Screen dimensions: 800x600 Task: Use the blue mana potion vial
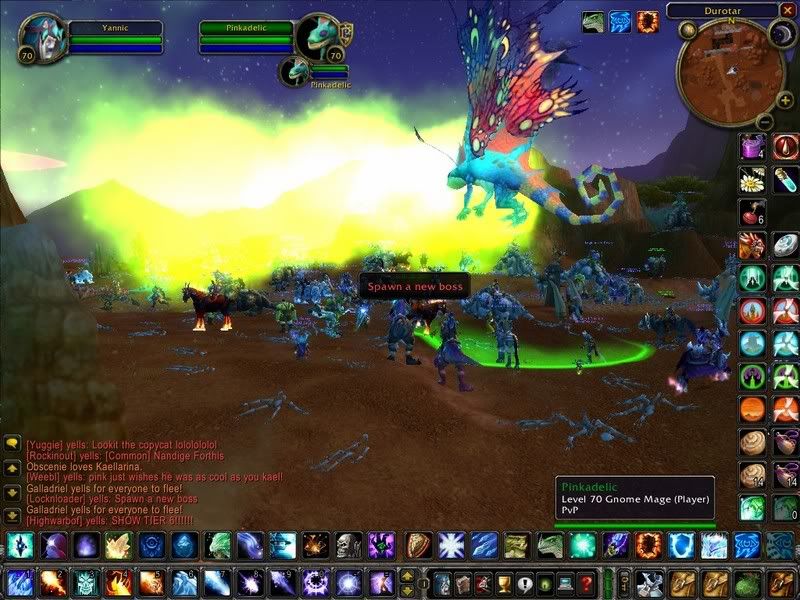(785, 180)
